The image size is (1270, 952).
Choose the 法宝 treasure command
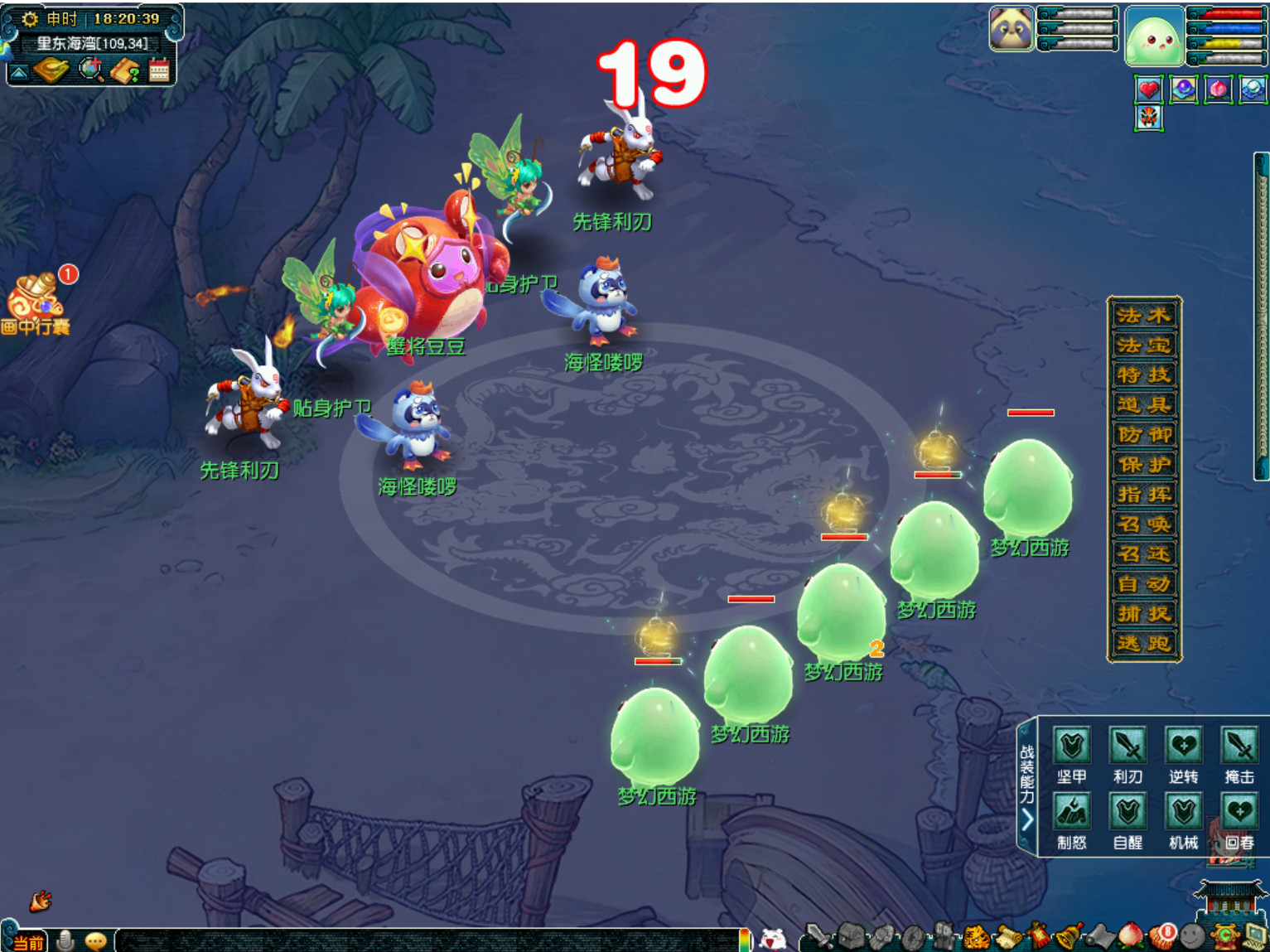(1144, 345)
